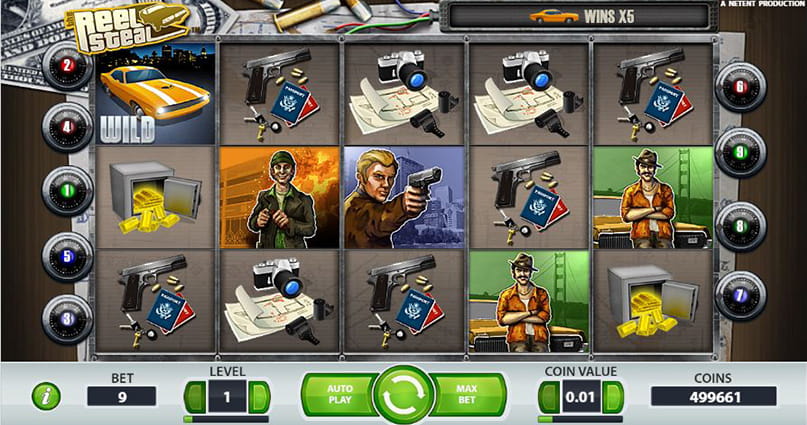This screenshot has width=807, height=425.
Task: Click the payline 7 dial
Action: (x=741, y=296)
